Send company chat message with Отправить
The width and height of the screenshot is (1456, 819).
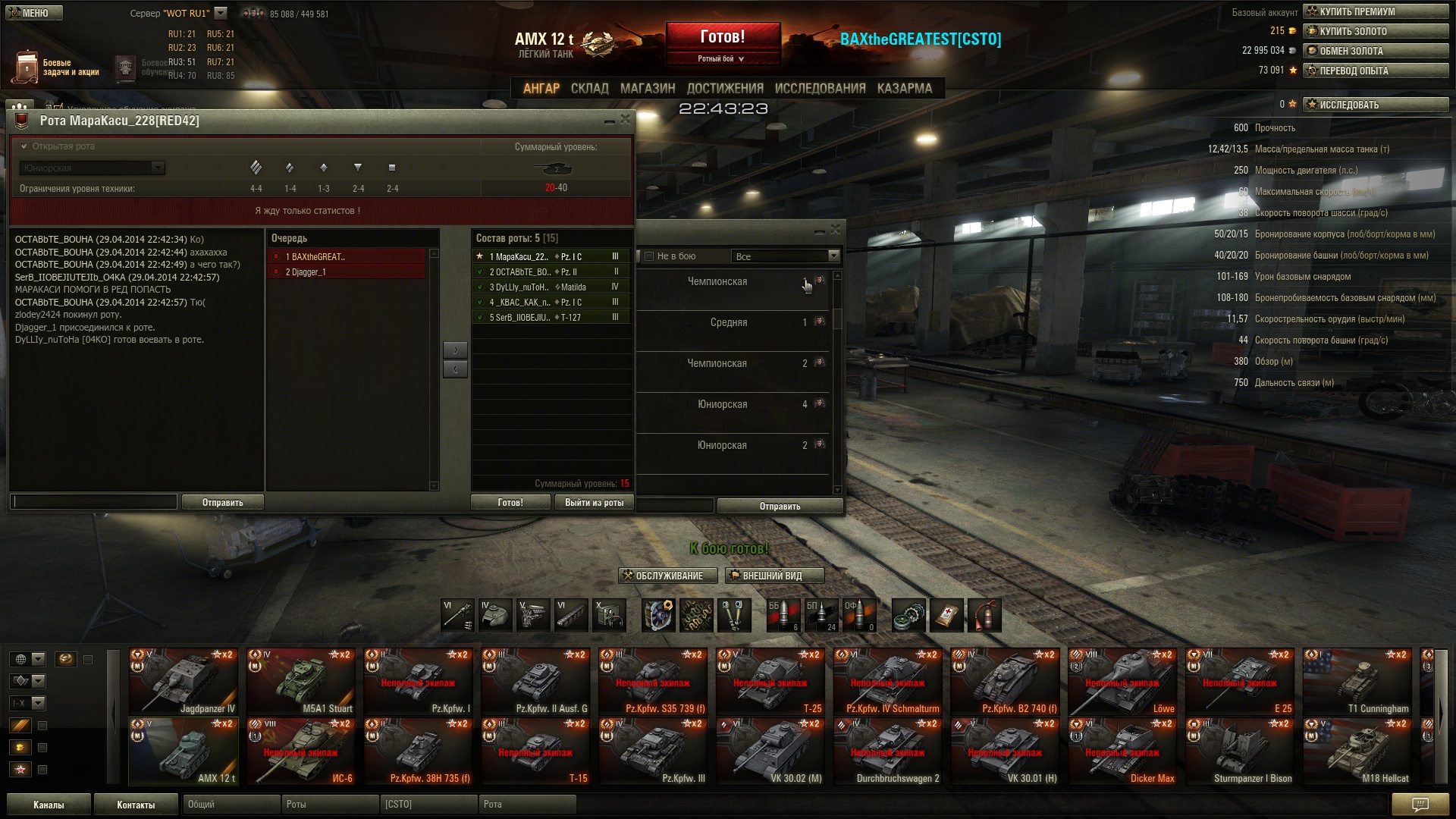(222, 503)
